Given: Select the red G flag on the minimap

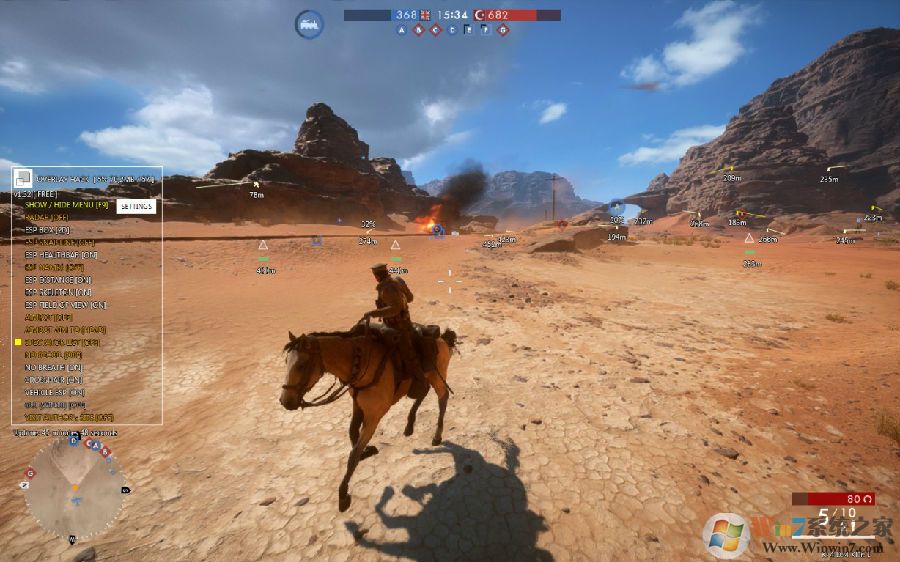Looking at the screenshot, I should [31, 473].
